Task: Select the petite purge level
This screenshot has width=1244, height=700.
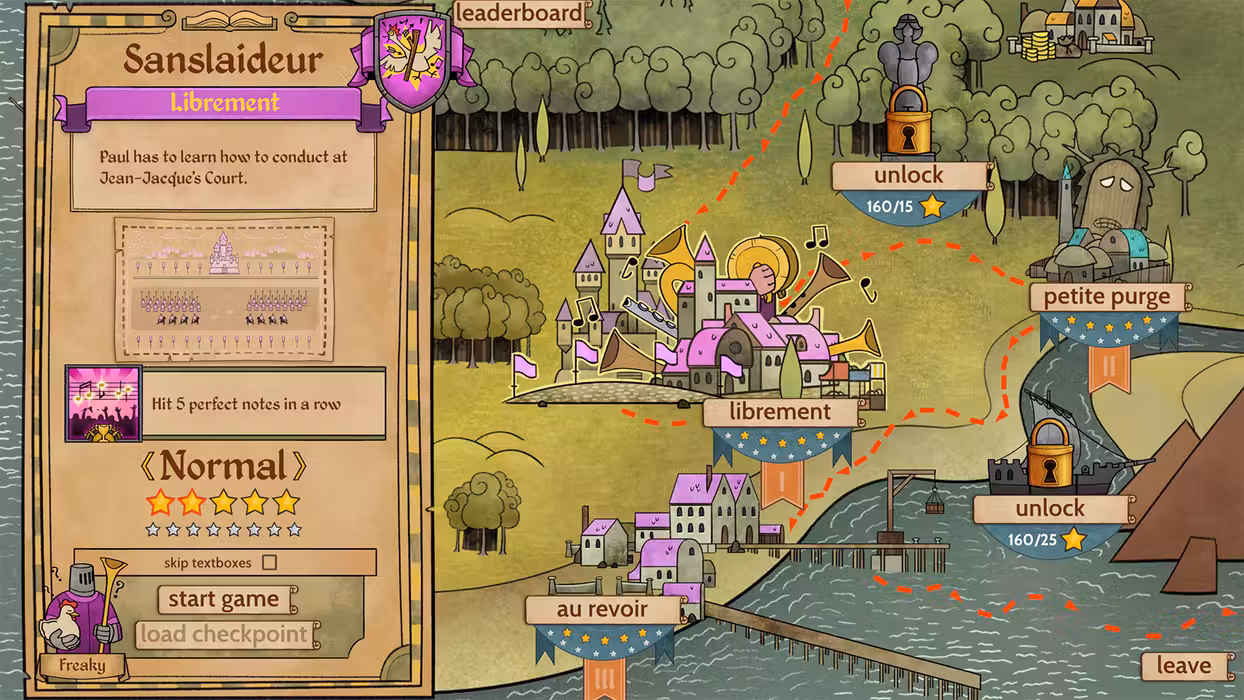Action: (1107, 297)
